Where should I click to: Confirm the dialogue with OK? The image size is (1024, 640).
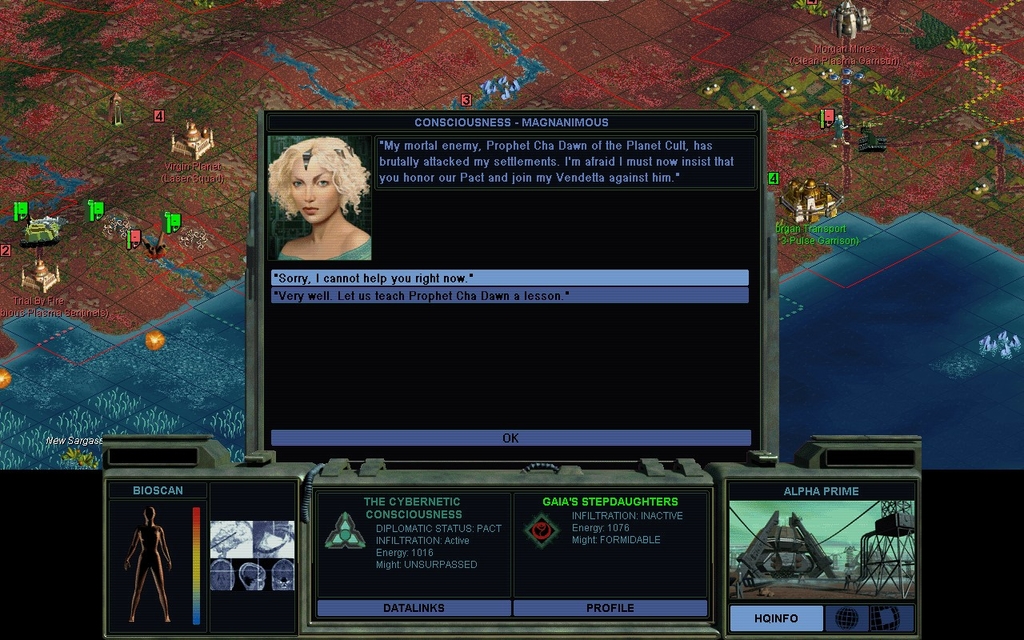[x=510, y=438]
